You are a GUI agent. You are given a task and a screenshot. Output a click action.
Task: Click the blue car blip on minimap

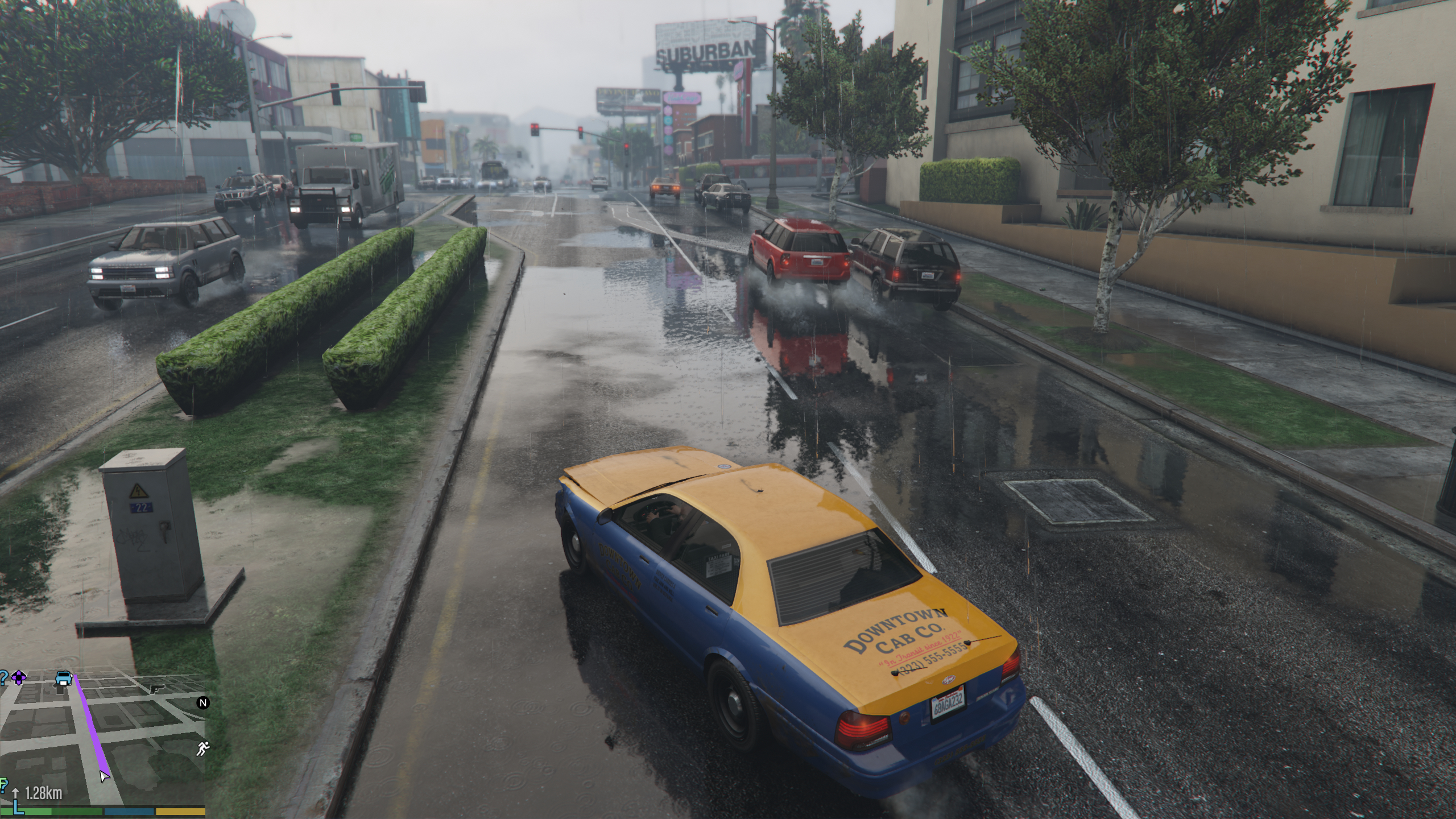point(64,678)
